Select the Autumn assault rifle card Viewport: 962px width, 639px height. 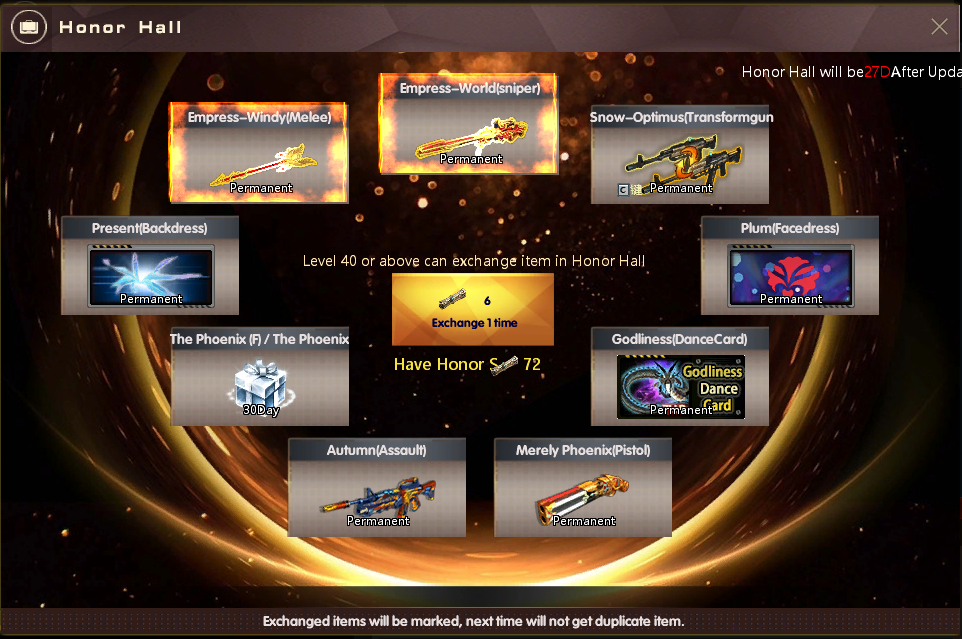tap(377, 487)
